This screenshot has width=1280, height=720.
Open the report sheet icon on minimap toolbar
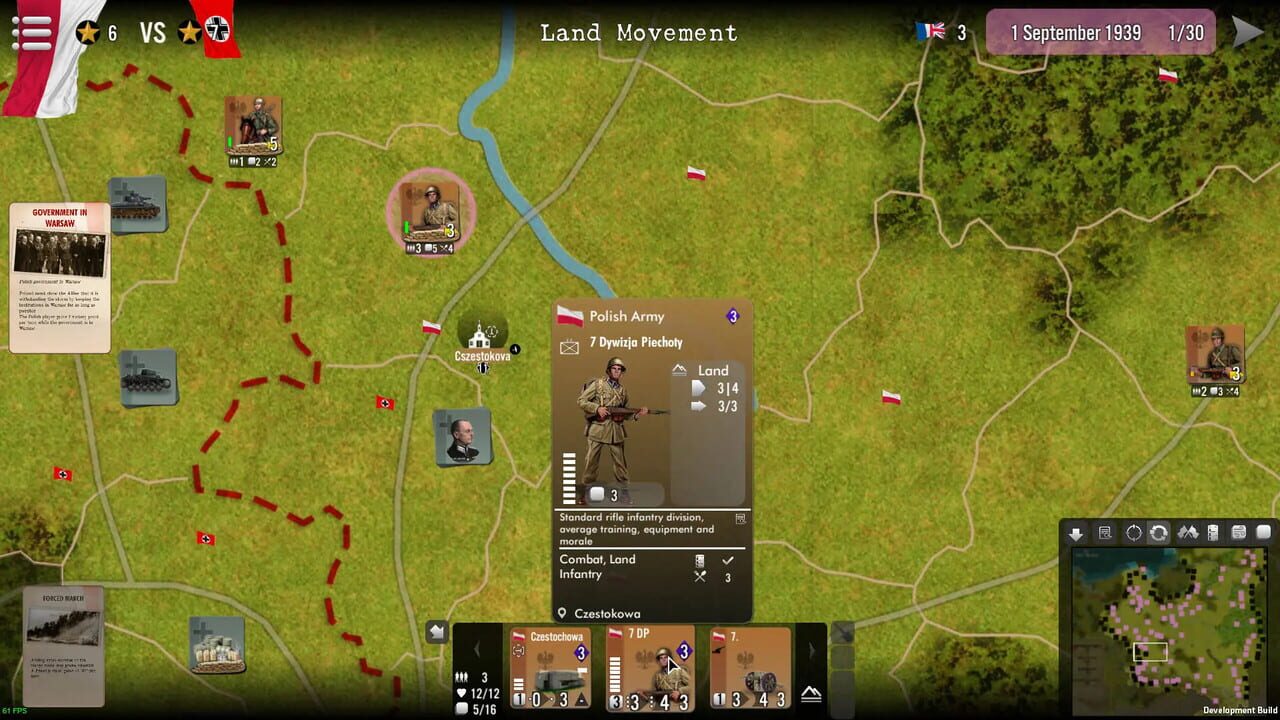coord(1105,533)
